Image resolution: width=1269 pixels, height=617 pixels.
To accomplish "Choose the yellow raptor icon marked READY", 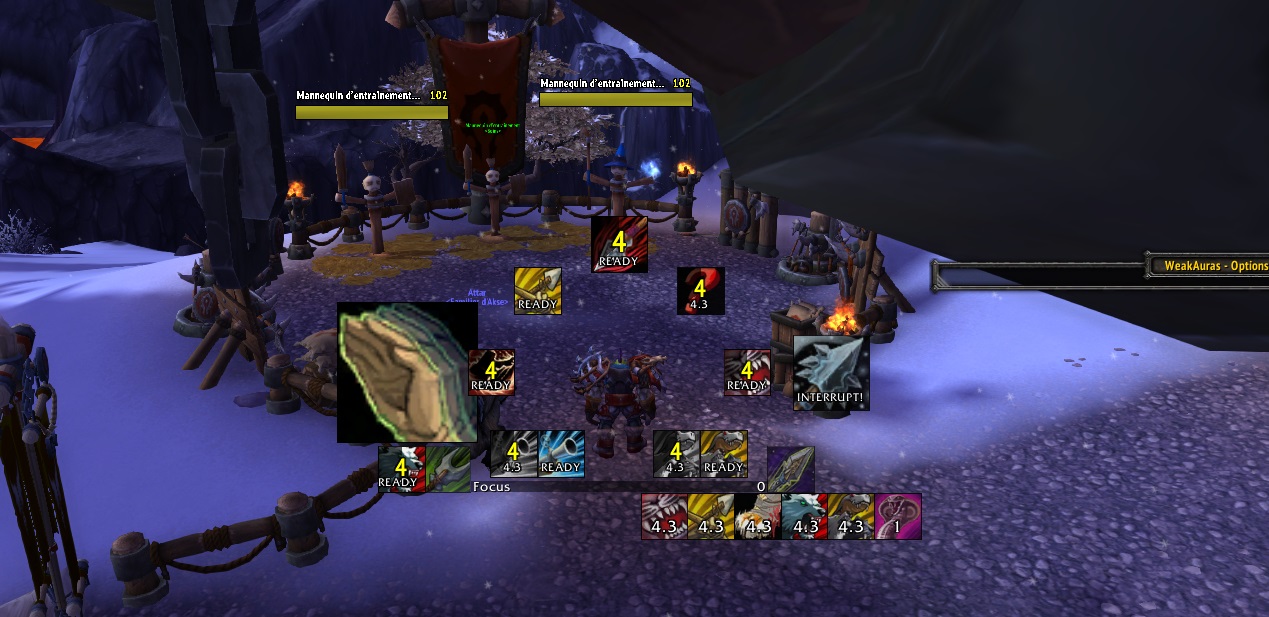I will pos(723,454).
